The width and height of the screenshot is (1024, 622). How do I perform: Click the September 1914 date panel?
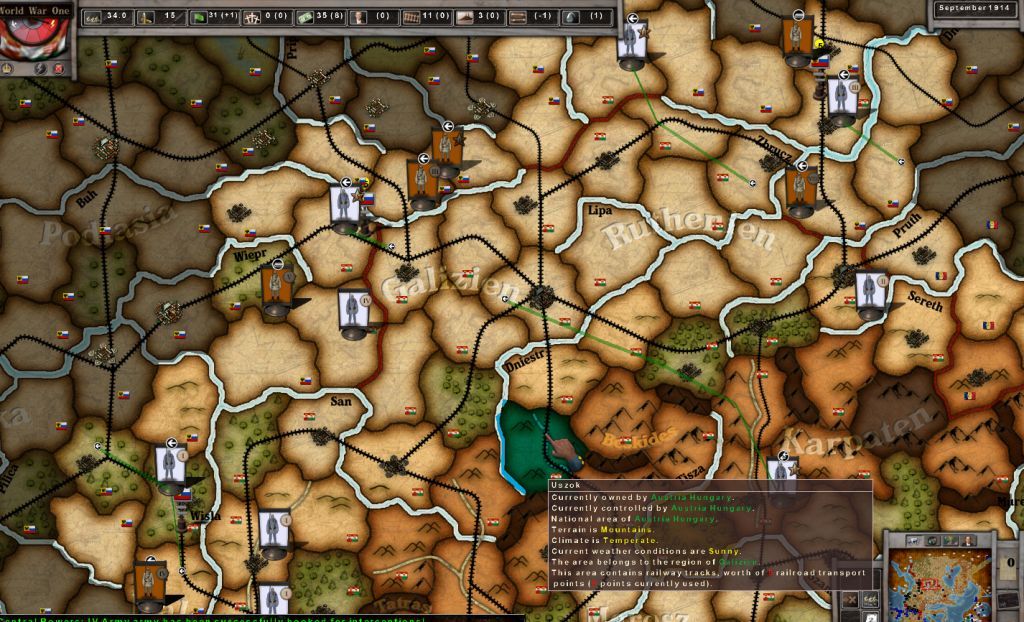point(977,9)
